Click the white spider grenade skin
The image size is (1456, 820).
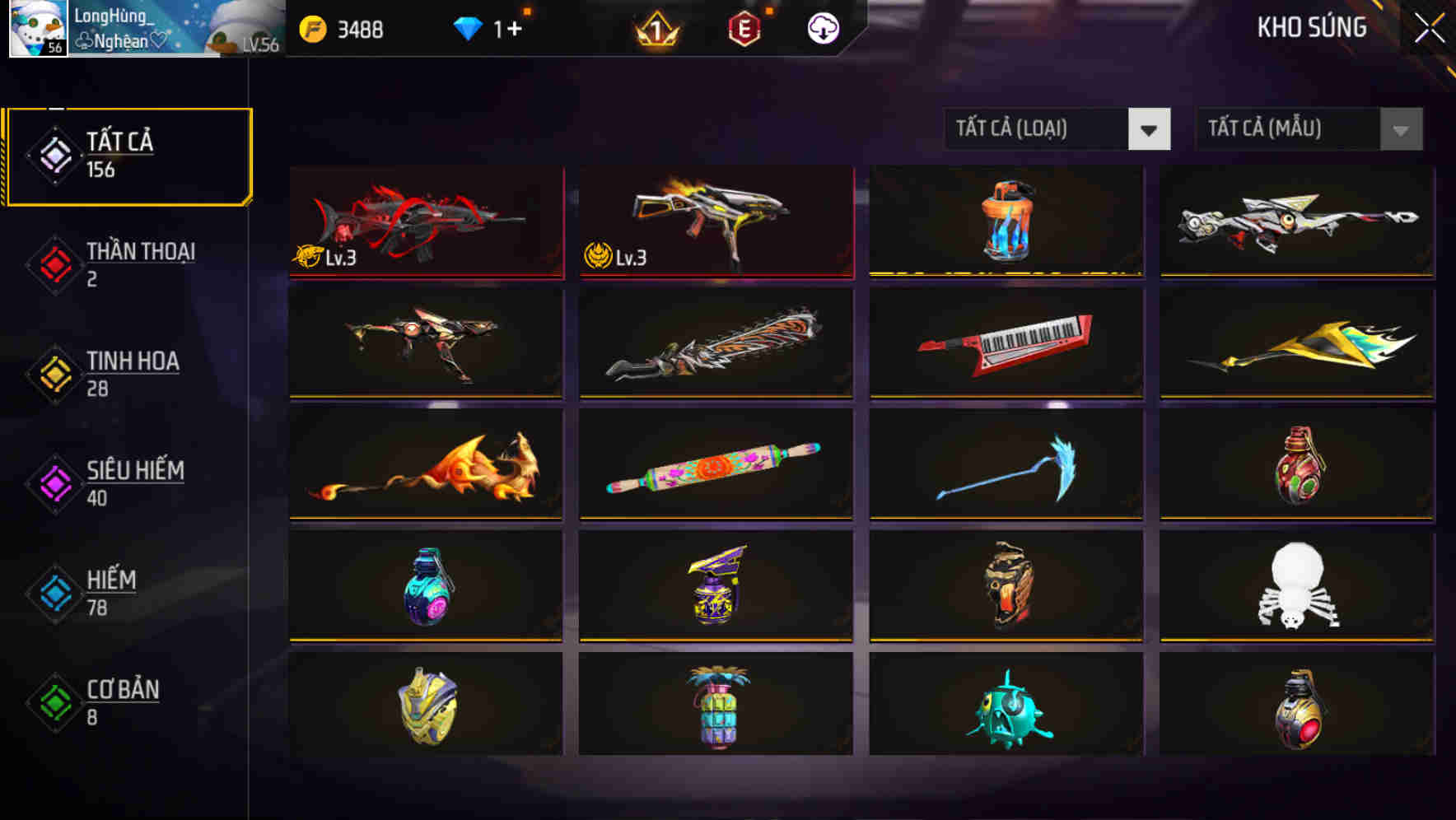click(1296, 586)
